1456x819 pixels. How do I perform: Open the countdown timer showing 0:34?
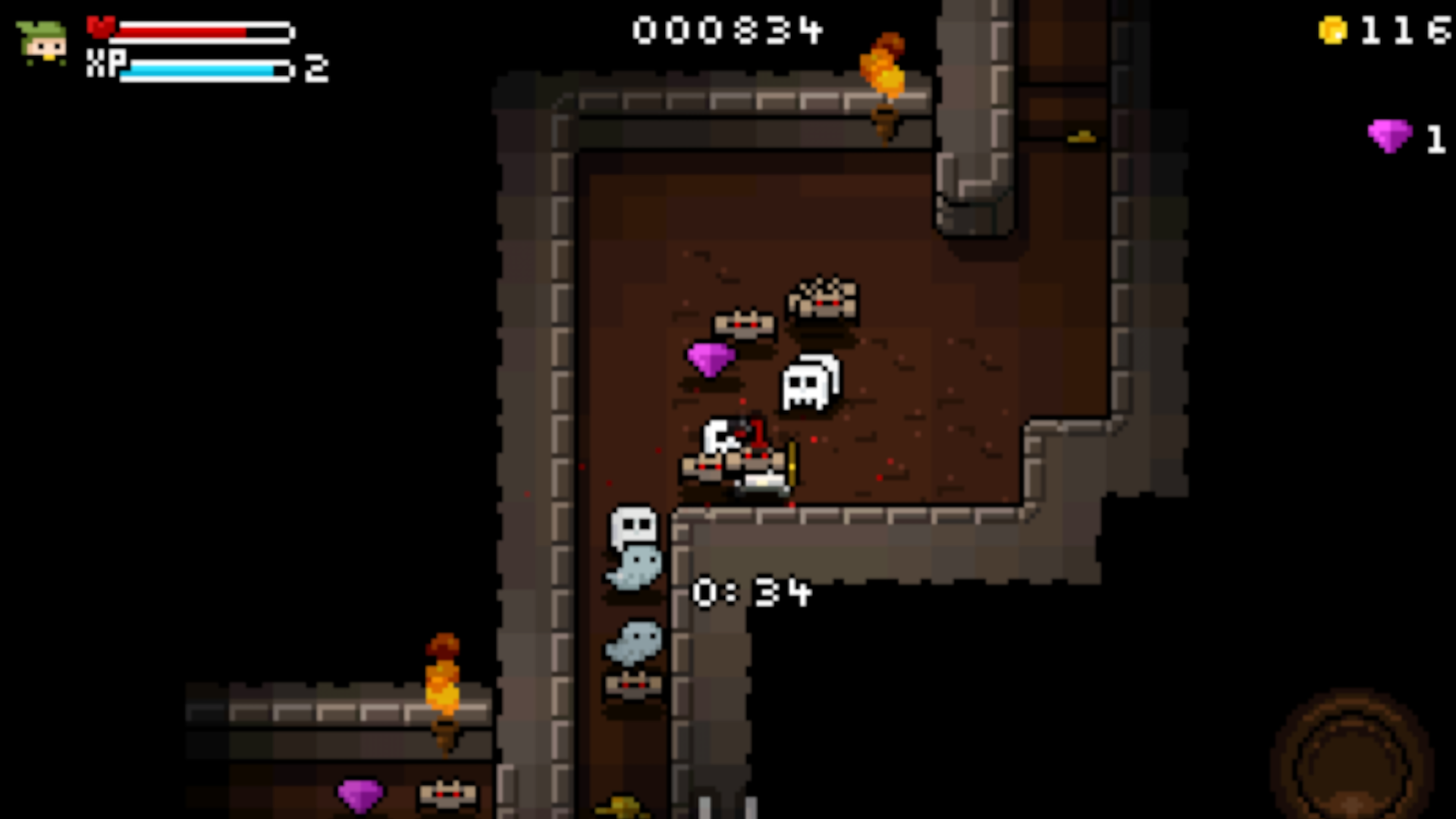coord(751,594)
